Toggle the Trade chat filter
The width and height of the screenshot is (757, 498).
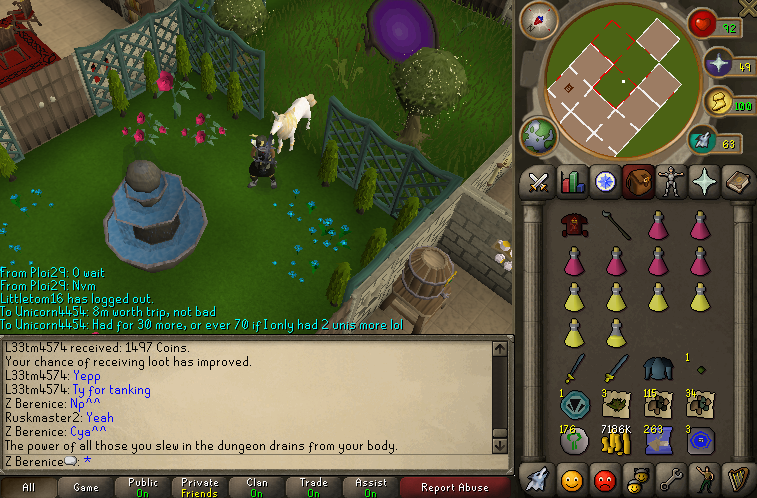[313, 487]
